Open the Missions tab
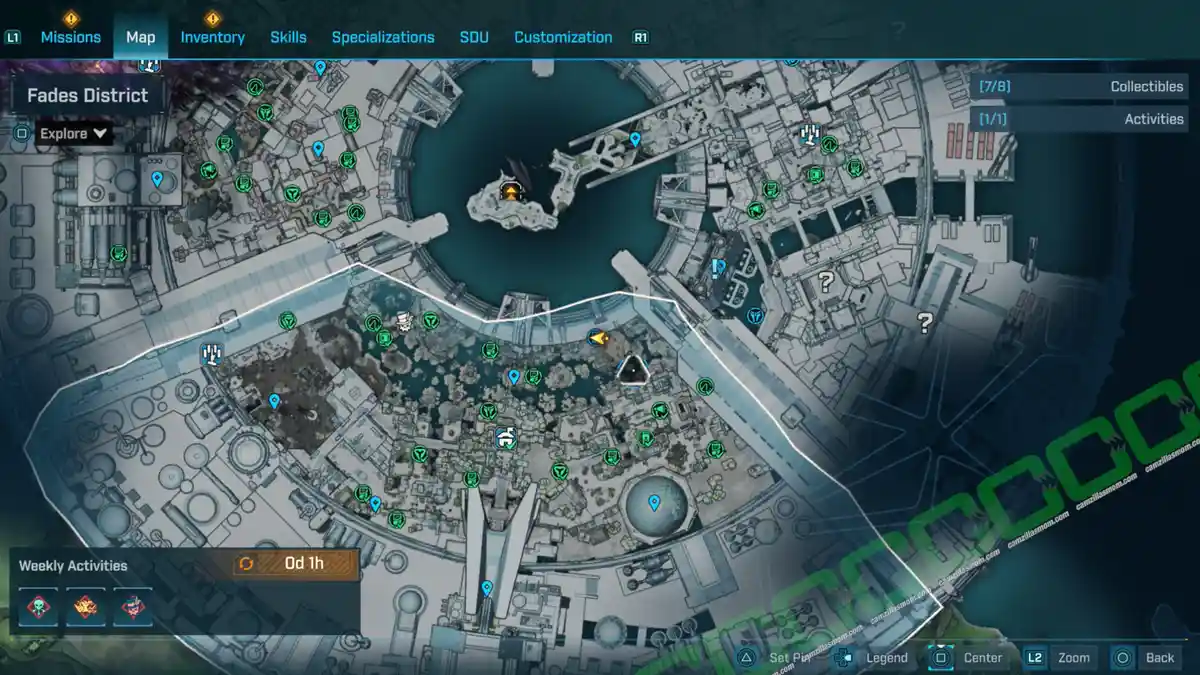 click(70, 37)
